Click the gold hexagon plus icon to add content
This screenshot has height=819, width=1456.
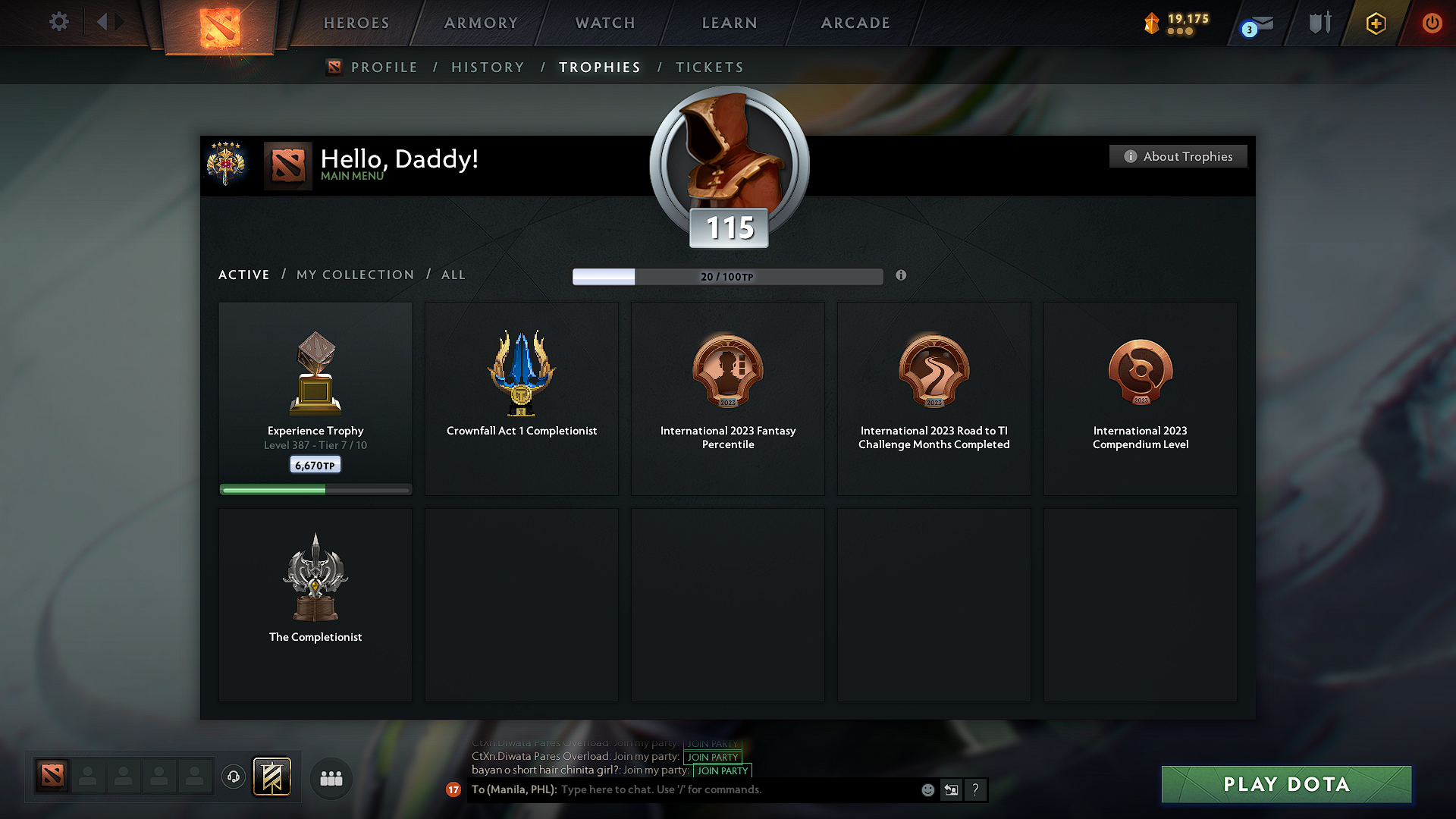coord(1375,24)
